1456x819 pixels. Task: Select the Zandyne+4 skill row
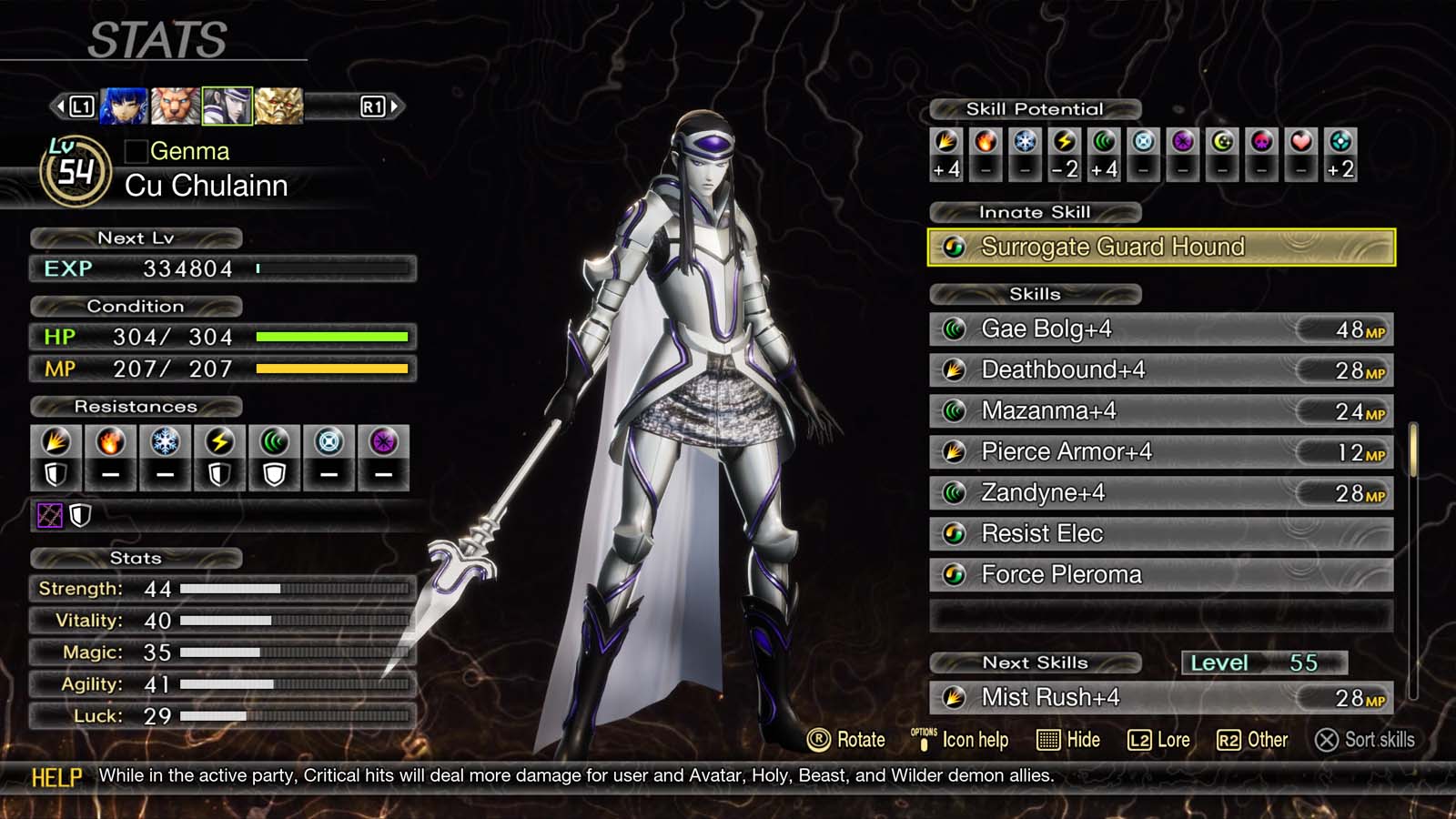click(1160, 493)
